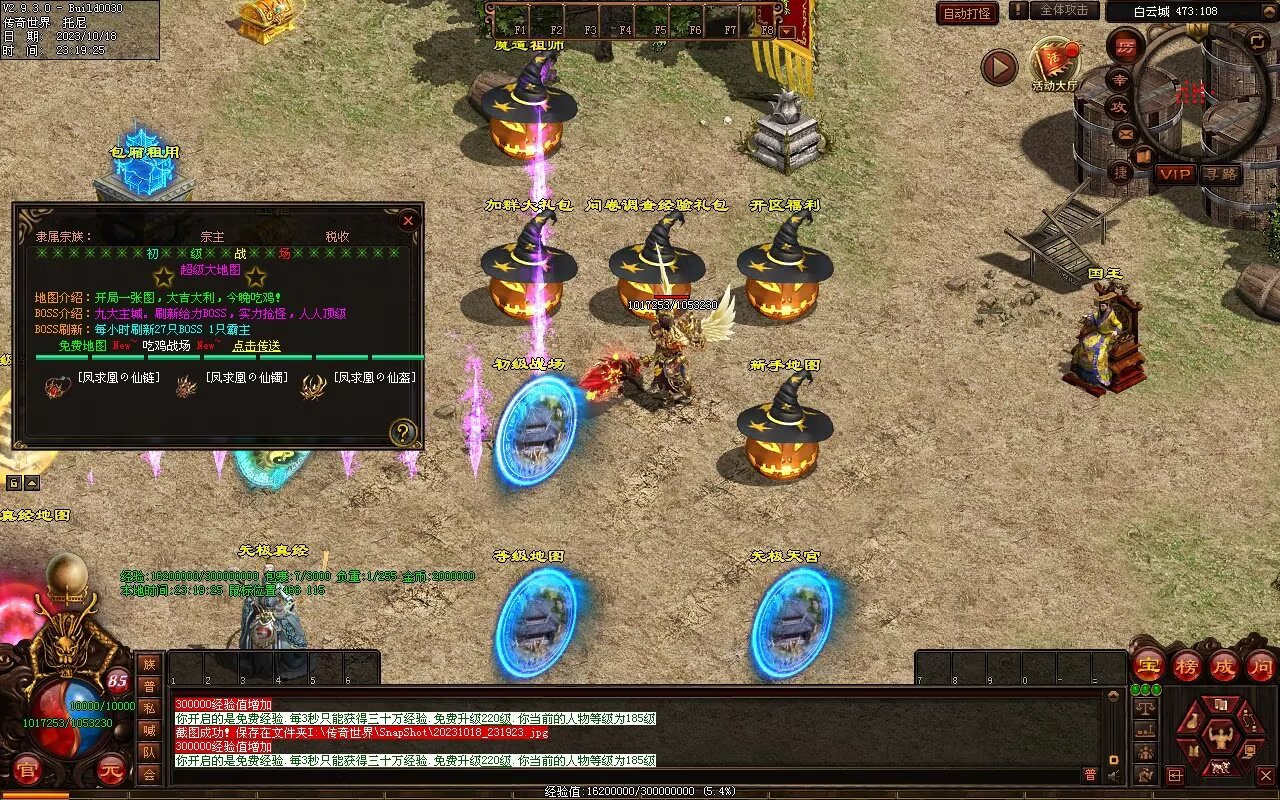
Task: Click the 点击传送 teleport link
Action: pos(256,346)
